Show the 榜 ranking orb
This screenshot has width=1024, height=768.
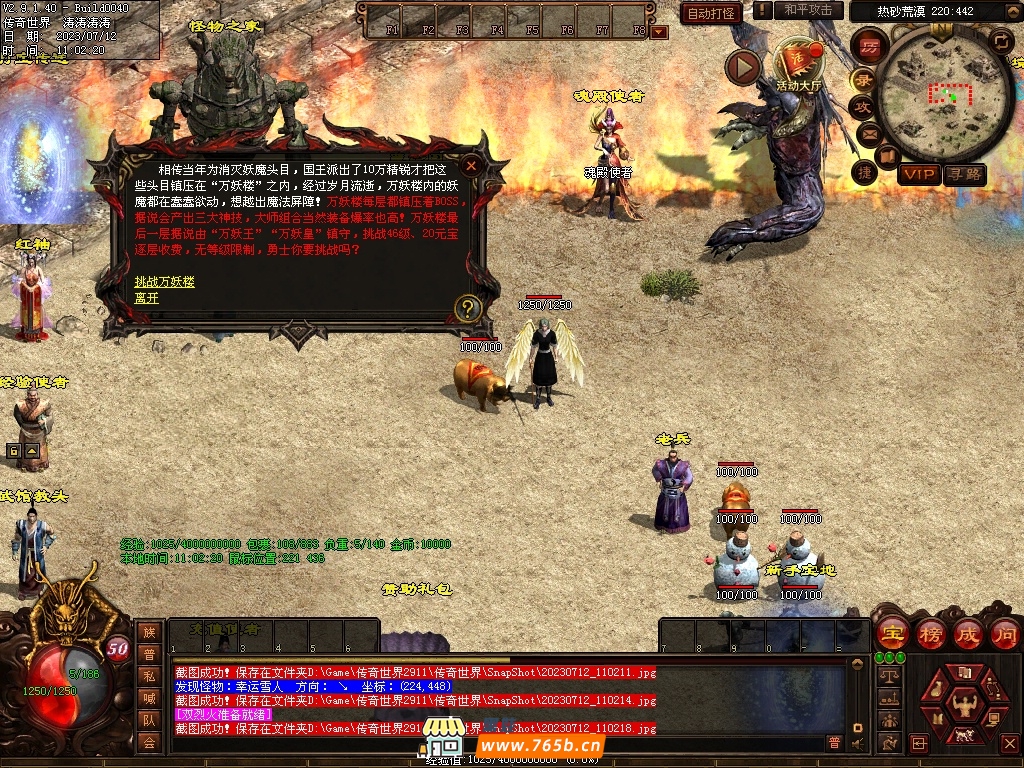pos(931,633)
